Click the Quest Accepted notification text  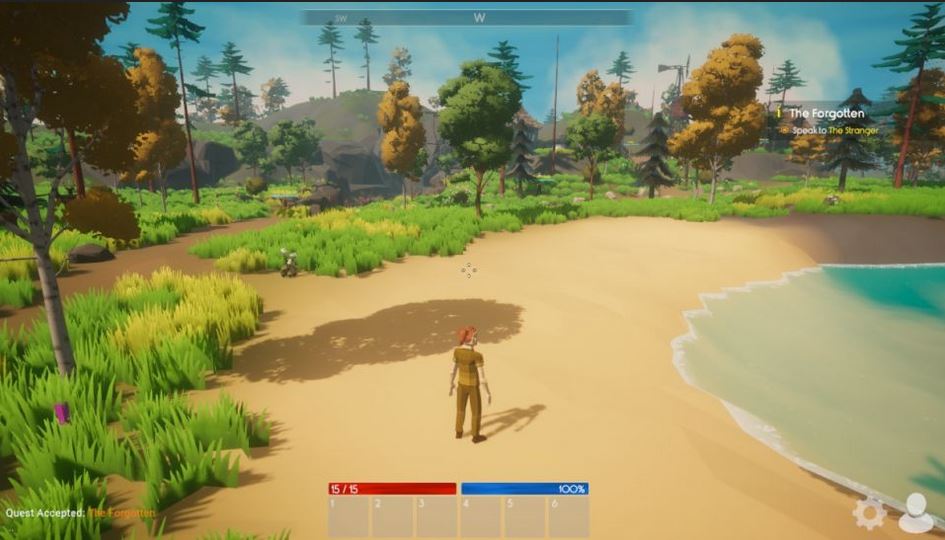click(x=80, y=513)
